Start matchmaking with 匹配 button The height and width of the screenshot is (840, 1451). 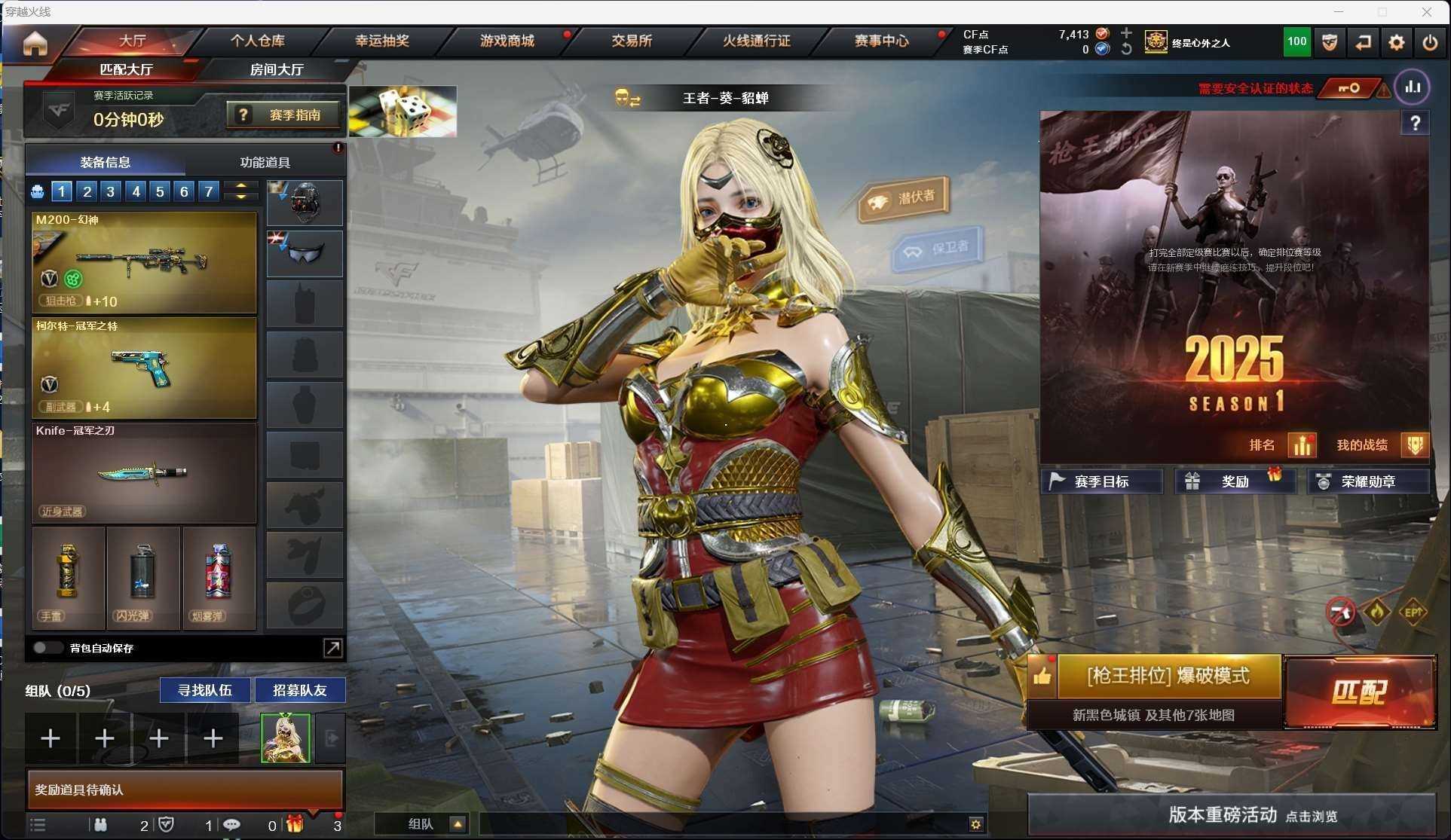1359,692
